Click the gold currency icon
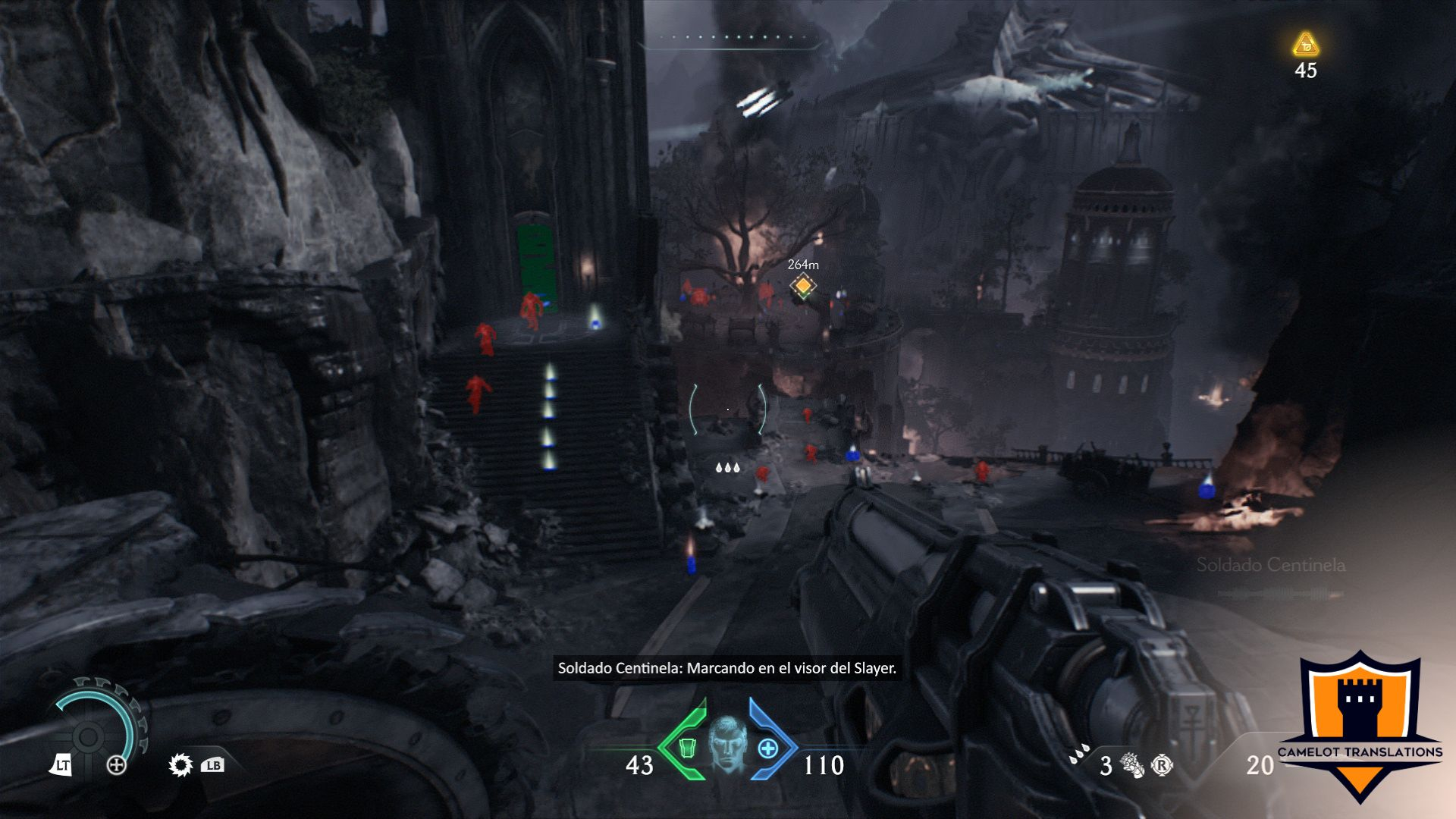Image resolution: width=1456 pixels, height=819 pixels. [1305, 45]
